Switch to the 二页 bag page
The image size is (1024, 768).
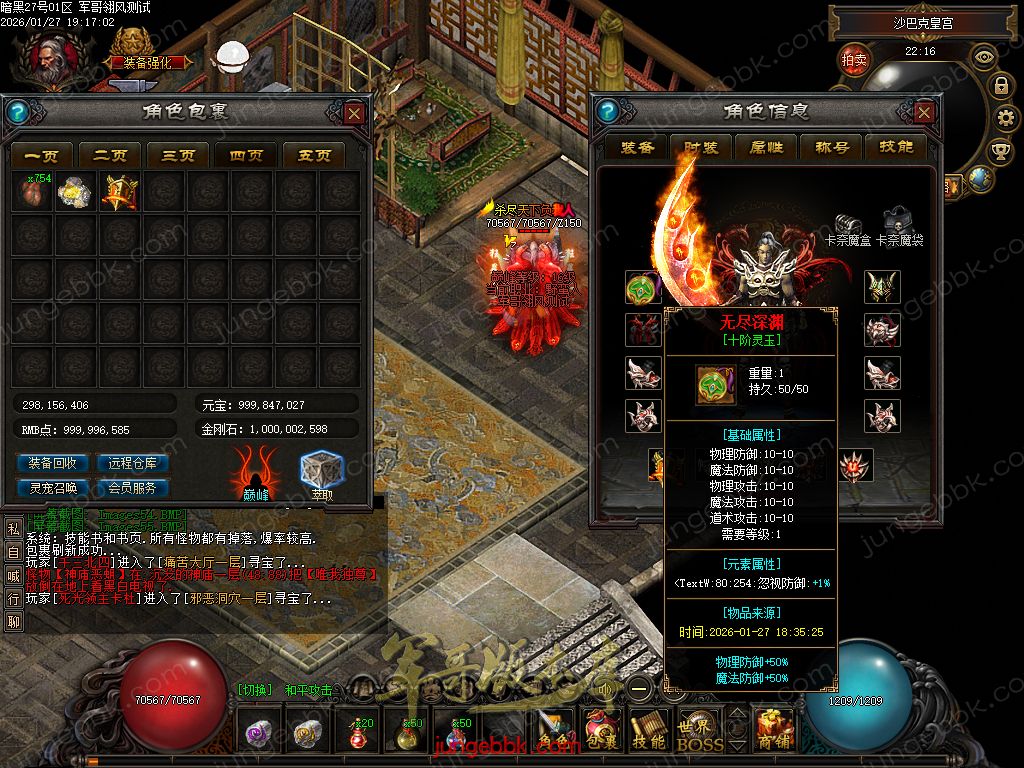coord(110,155)
